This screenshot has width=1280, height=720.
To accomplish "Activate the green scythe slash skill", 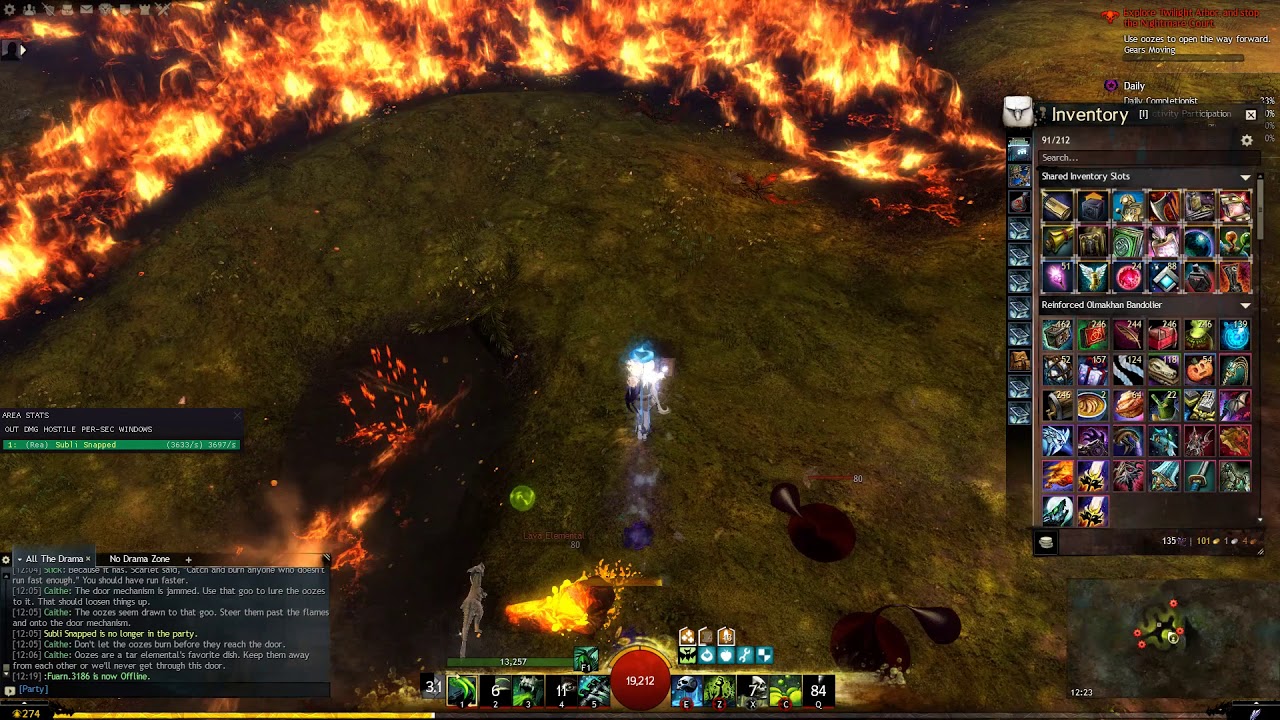I will coord(462,689).
